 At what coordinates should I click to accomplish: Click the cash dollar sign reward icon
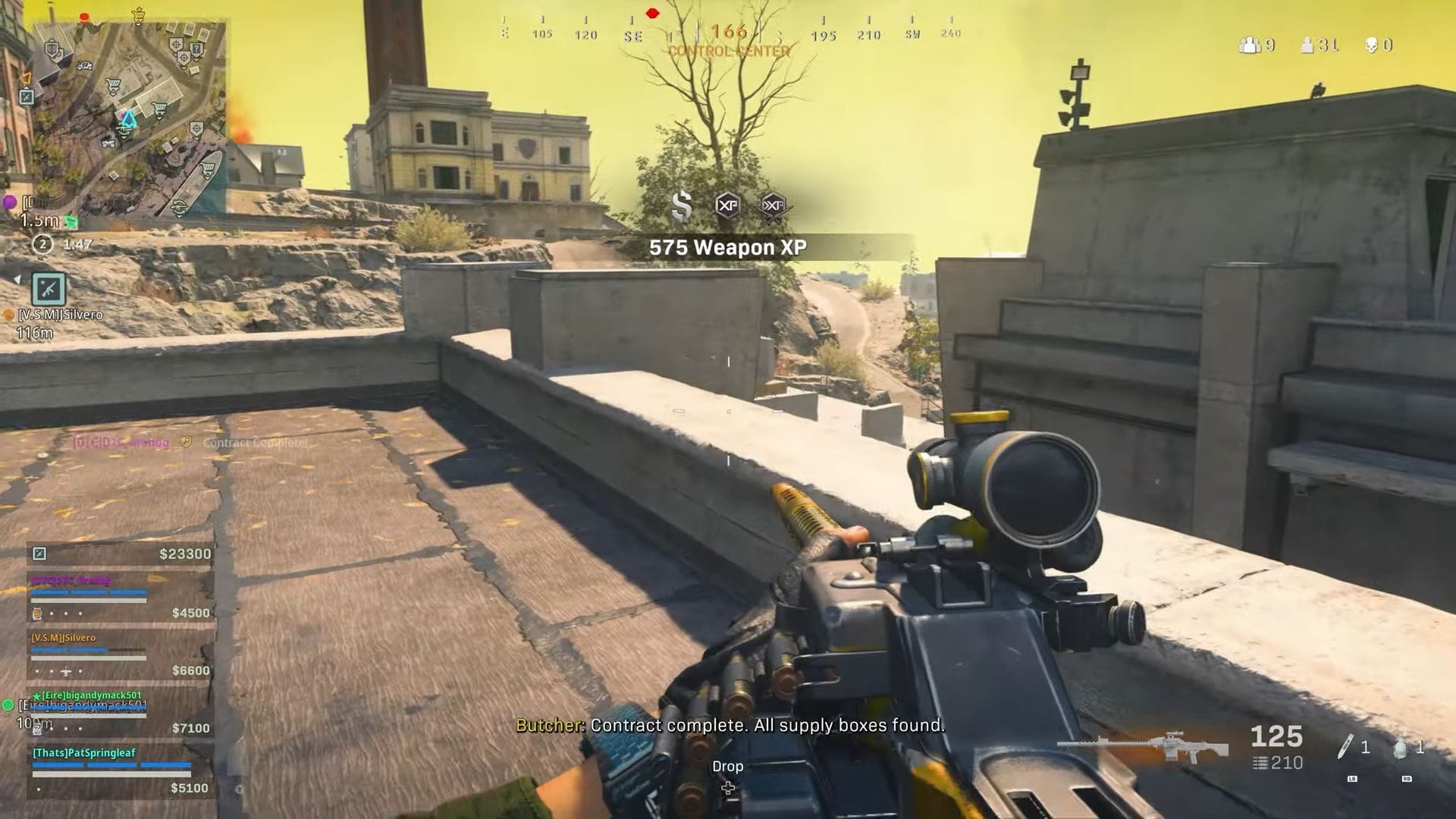(x=682, y=206)
